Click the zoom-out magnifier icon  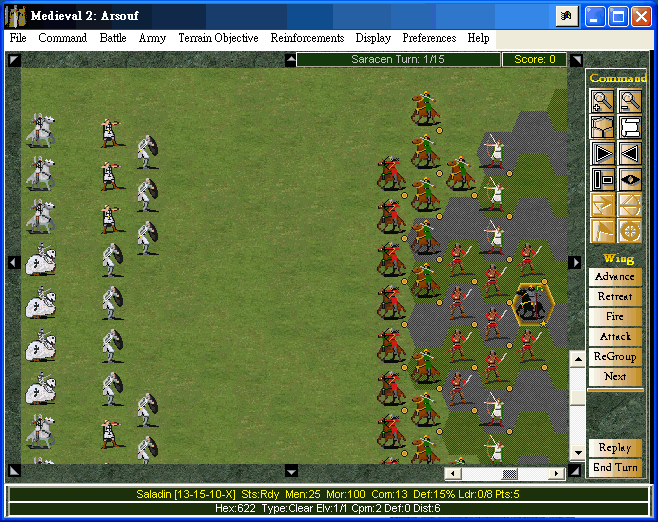coord(630,100)
